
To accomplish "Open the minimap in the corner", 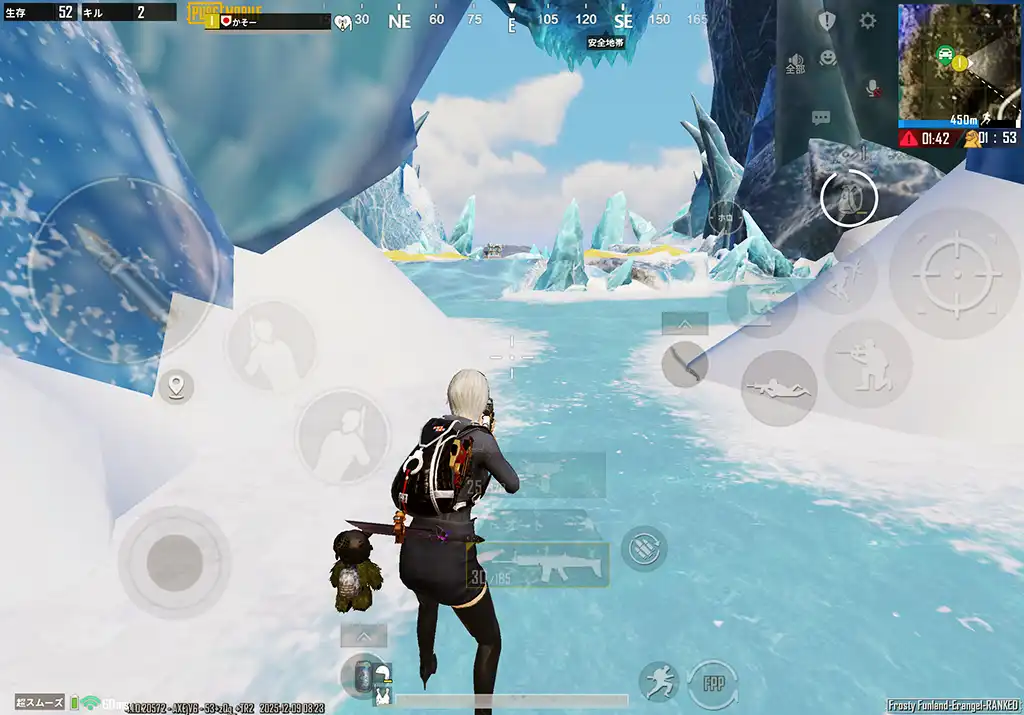I will point(958,62).
